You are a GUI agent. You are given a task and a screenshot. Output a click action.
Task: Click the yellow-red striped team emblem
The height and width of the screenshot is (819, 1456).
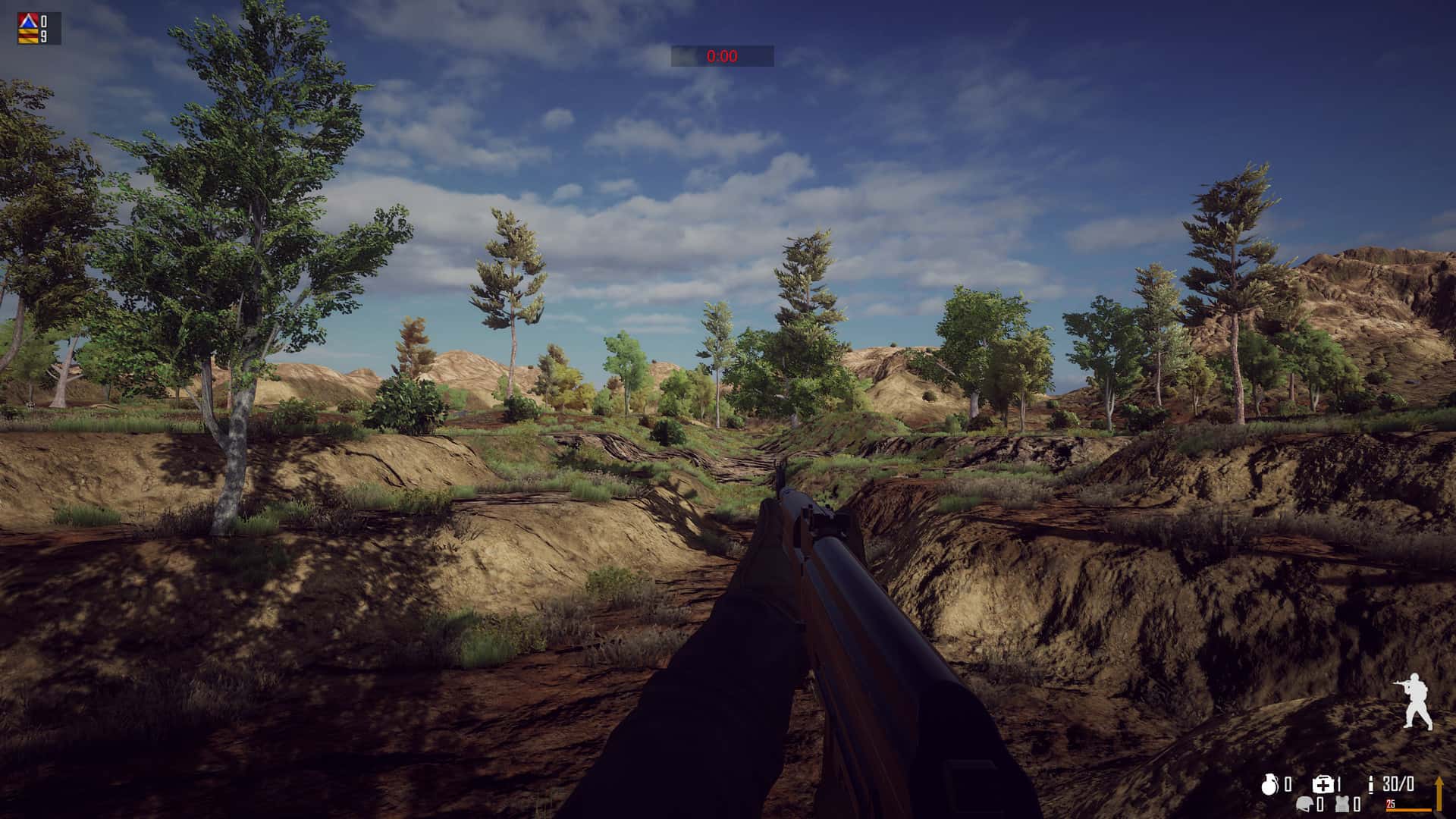coord(27,36)
